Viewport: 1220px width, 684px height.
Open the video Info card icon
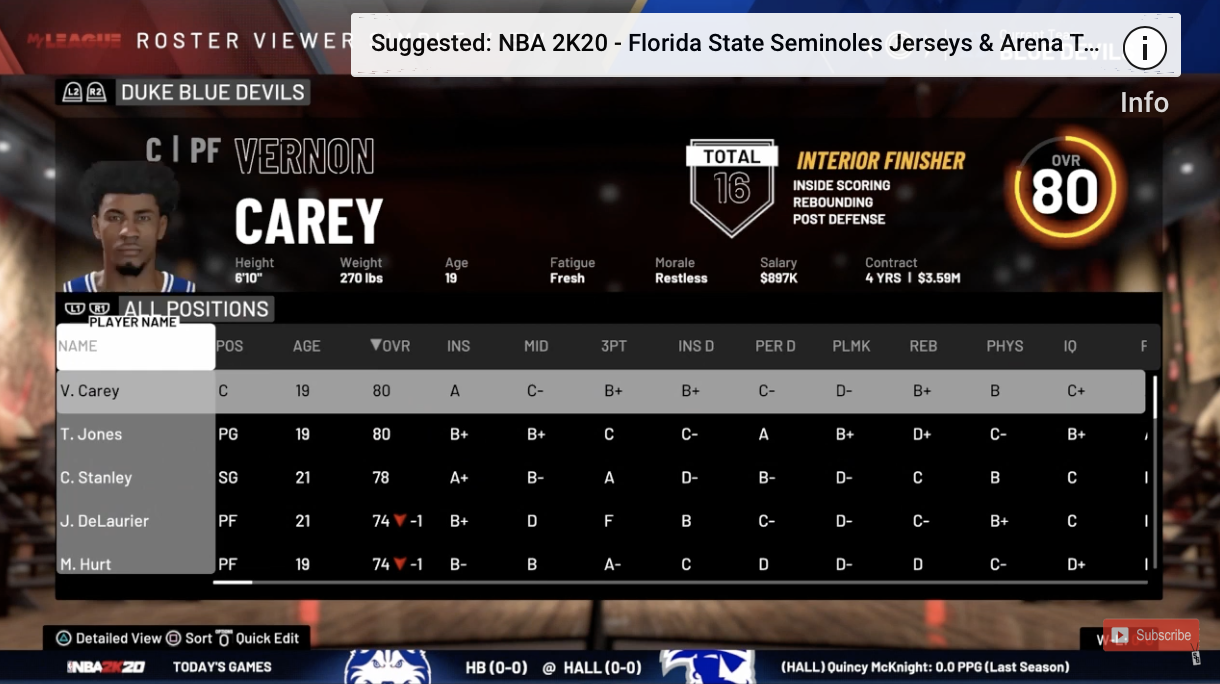(x=1145, y=47)
